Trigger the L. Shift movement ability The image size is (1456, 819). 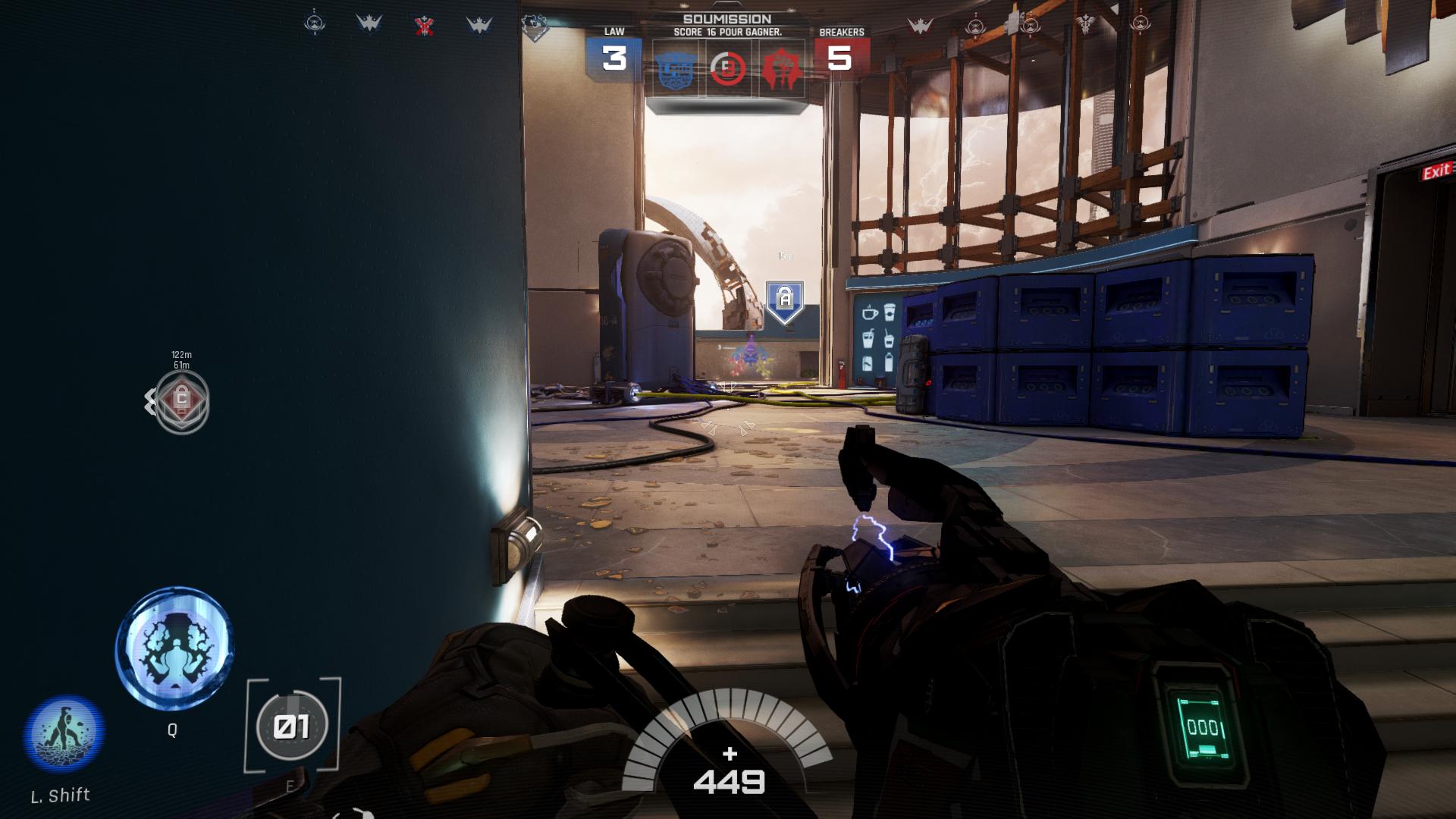coord(64,734)
